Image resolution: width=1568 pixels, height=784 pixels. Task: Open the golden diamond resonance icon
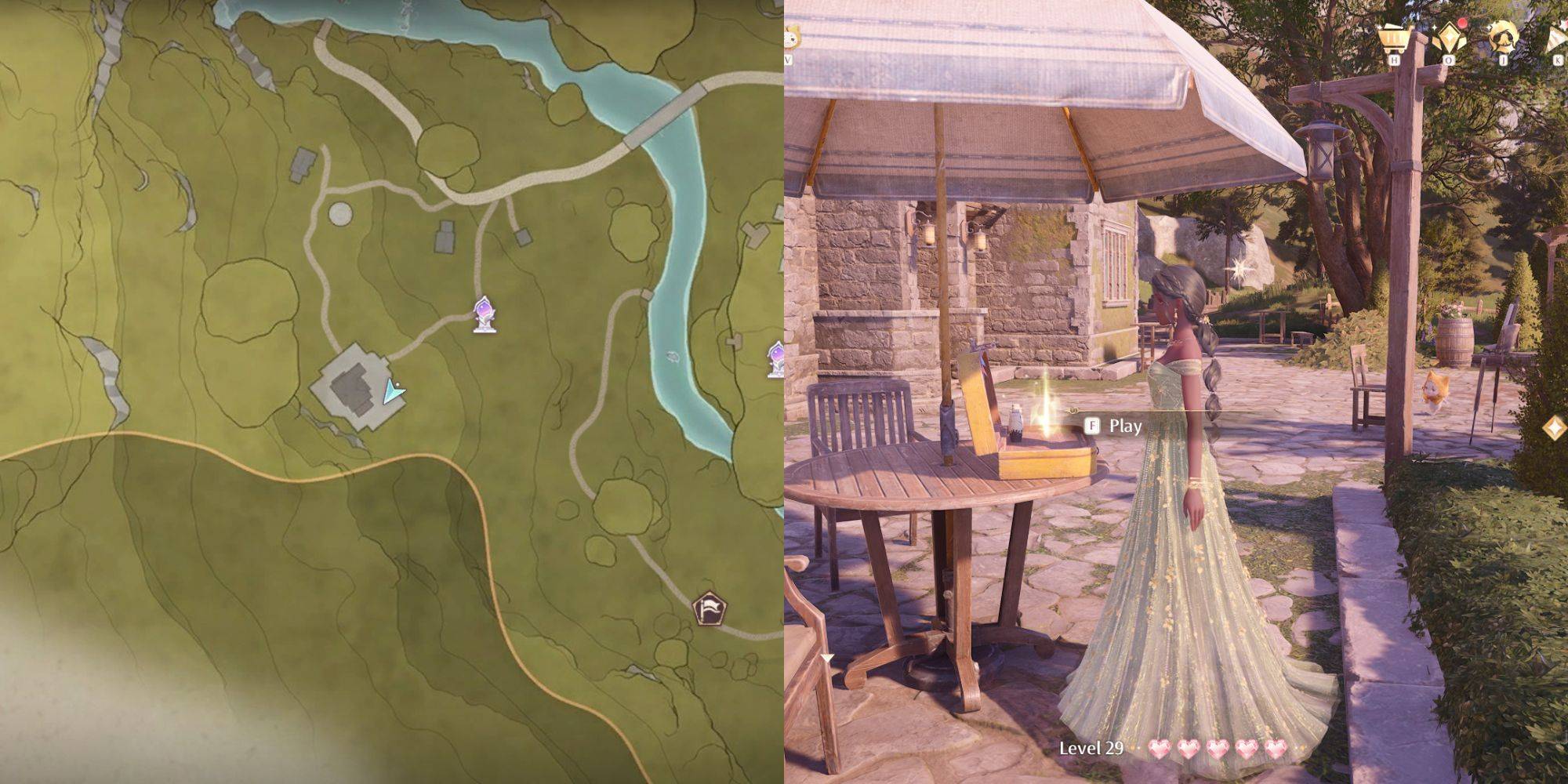click(1447, 37)
